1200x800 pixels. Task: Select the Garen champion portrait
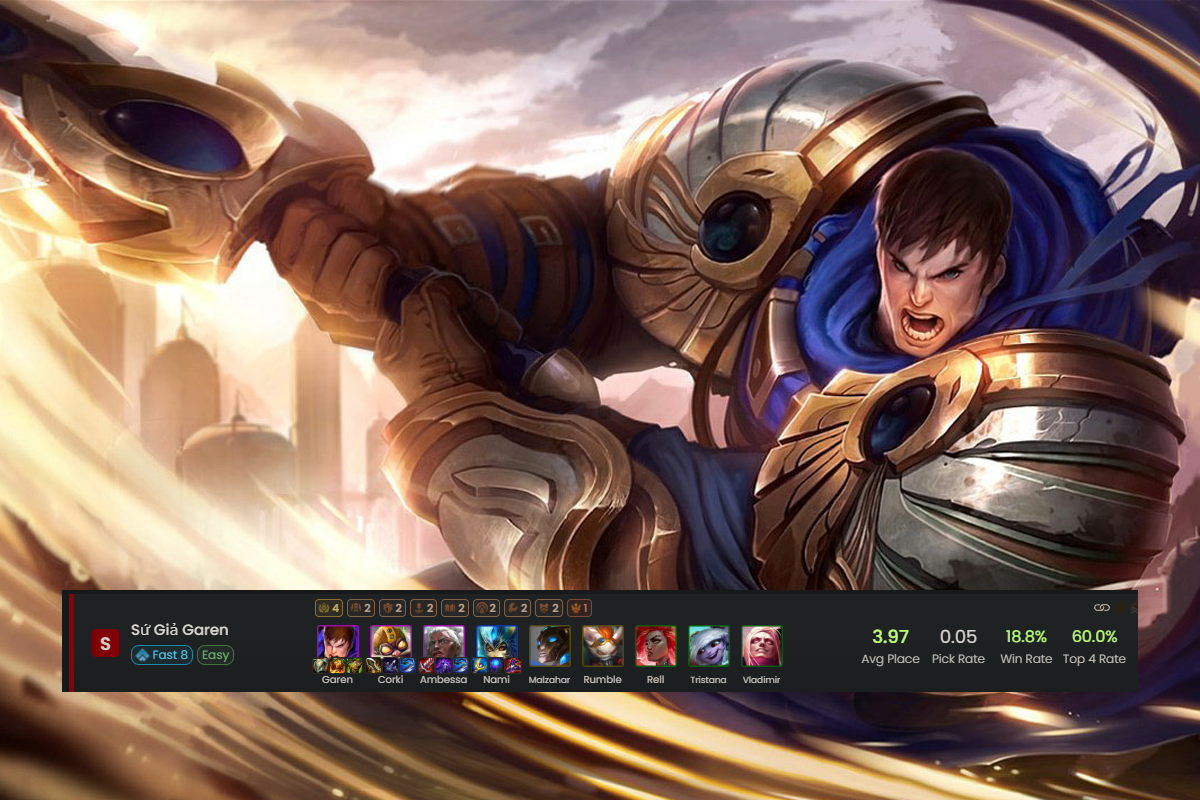(x=337, y=644)
